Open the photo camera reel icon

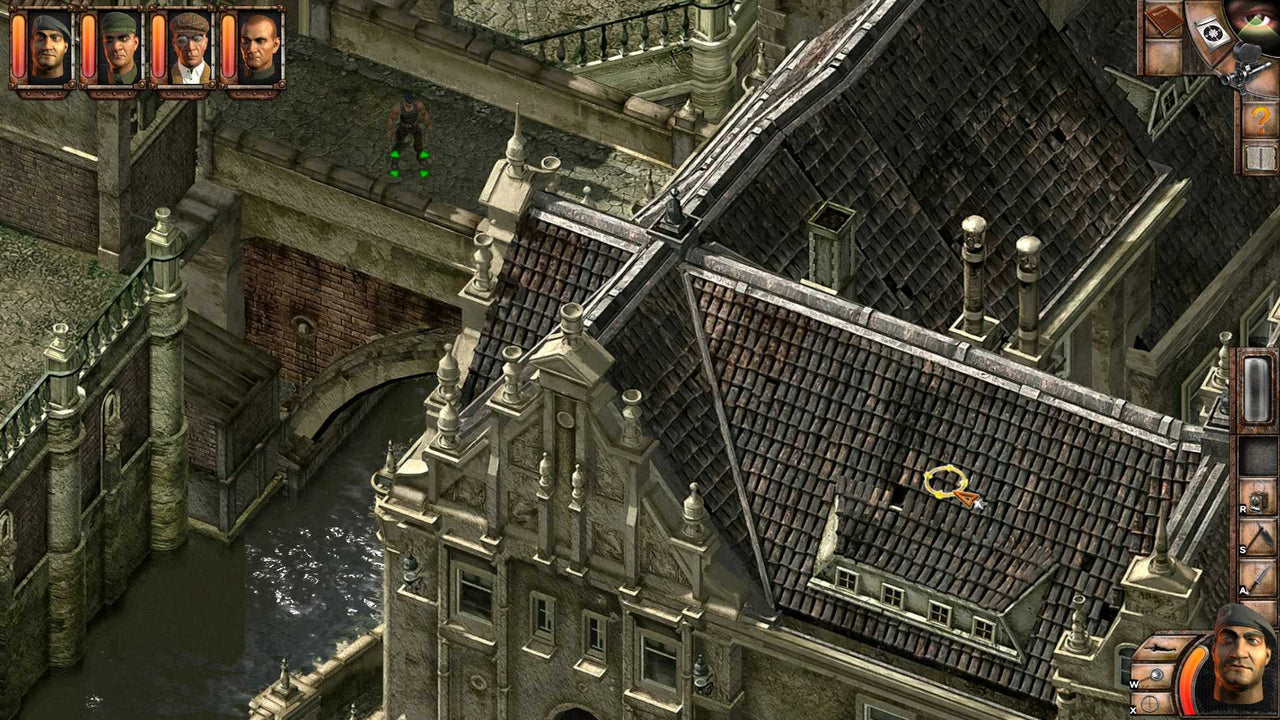click(1212, 30)
